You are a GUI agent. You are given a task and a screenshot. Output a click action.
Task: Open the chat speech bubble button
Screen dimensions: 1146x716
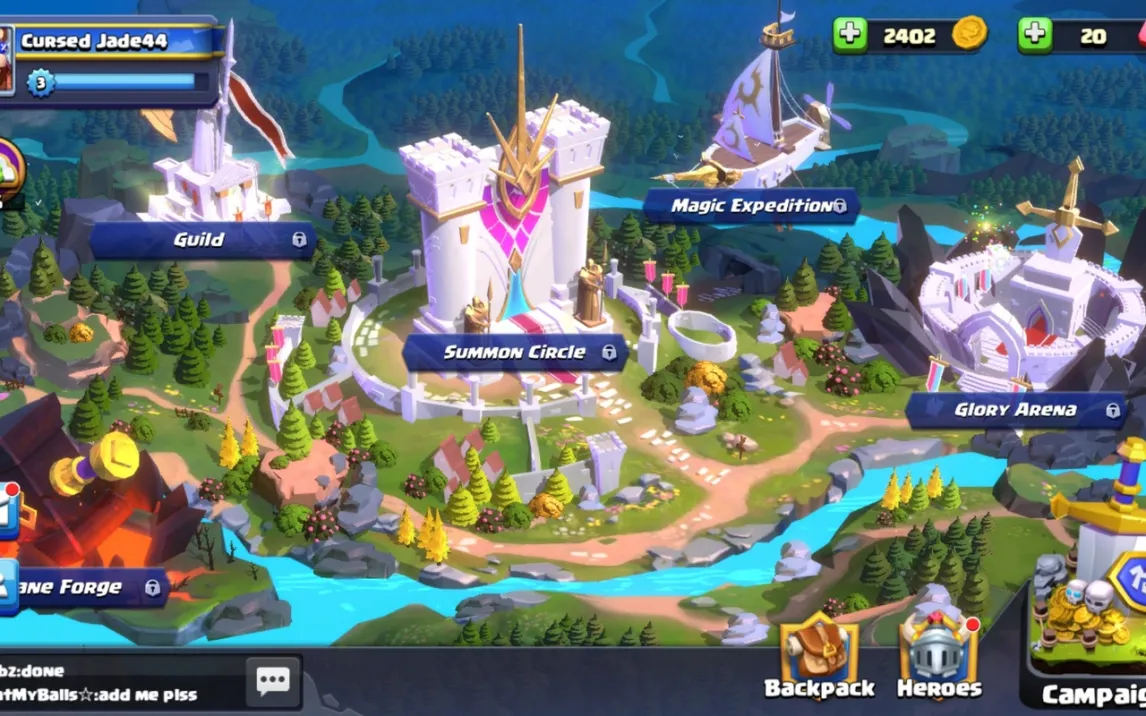[273, 681]
